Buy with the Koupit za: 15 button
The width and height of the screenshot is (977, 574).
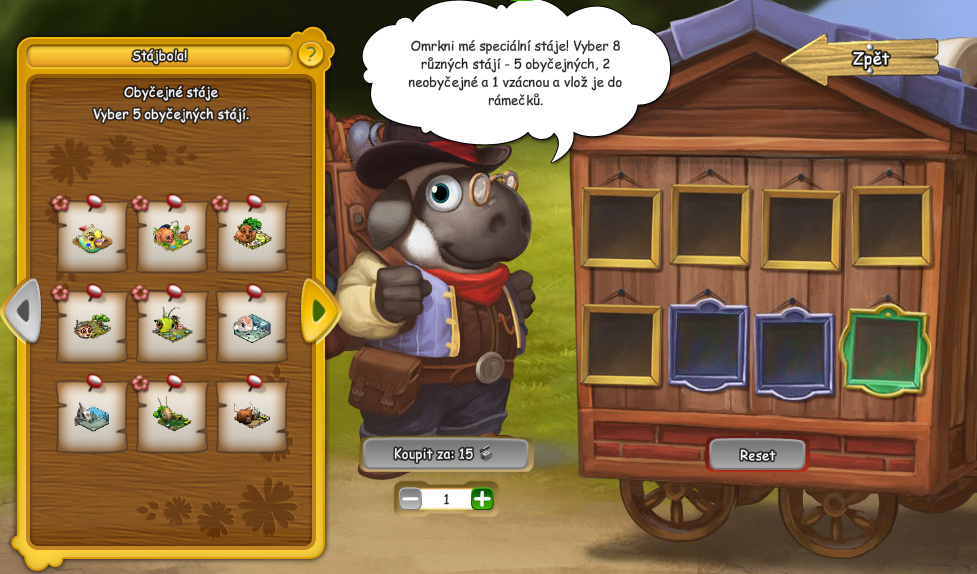pyautogui.click(x=444, y=454)
